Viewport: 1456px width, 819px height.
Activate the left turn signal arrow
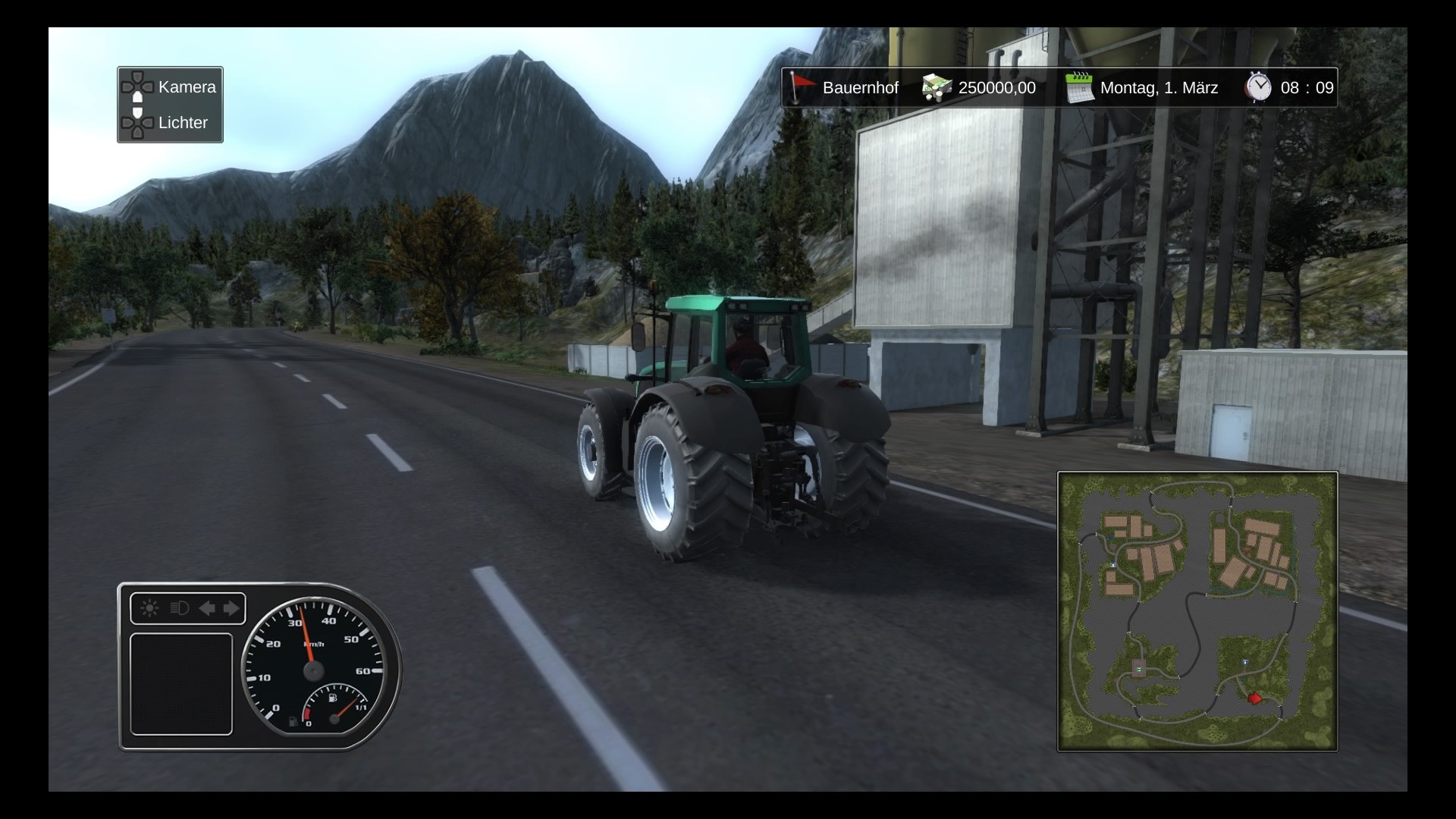(x=206, y=608)
